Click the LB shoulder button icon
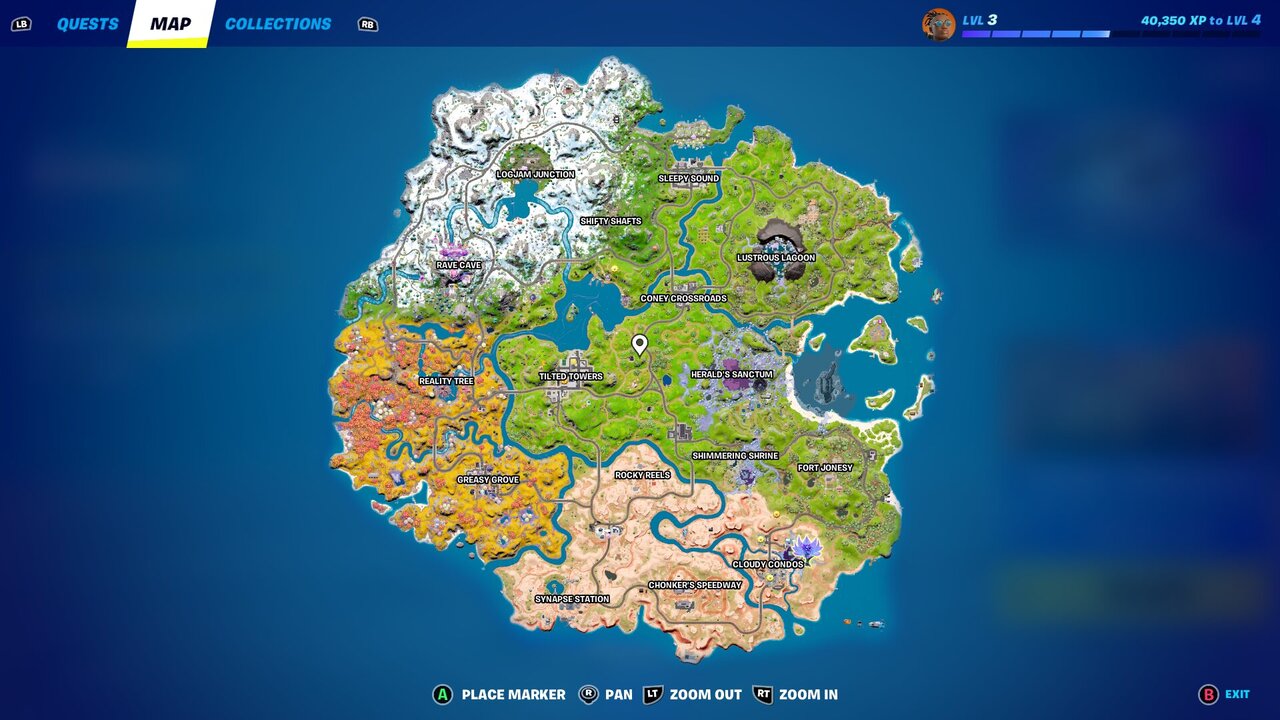This screenshot has height=720, width=1280. 22,23
